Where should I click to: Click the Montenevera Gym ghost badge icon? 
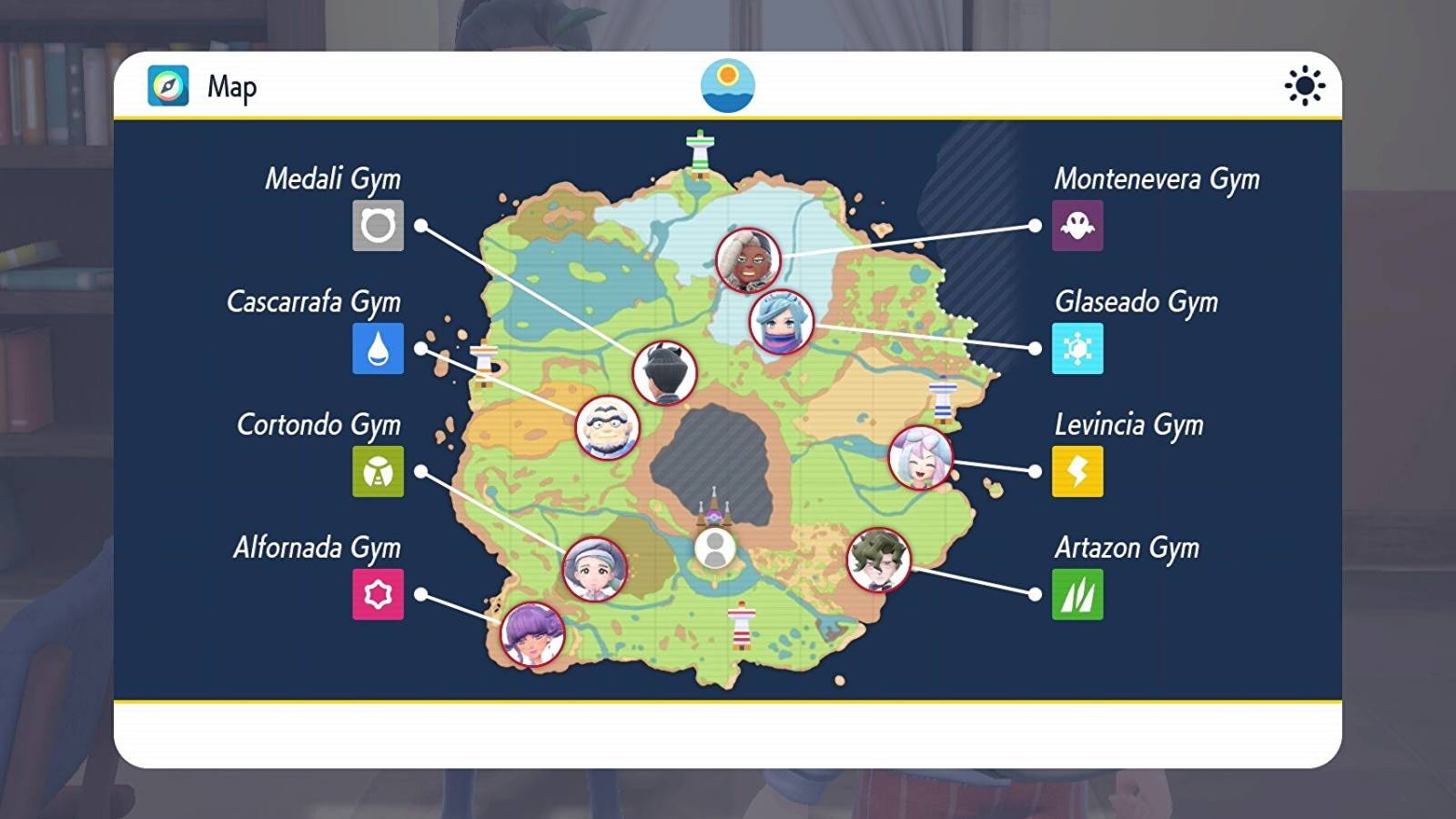(1077, 227)
